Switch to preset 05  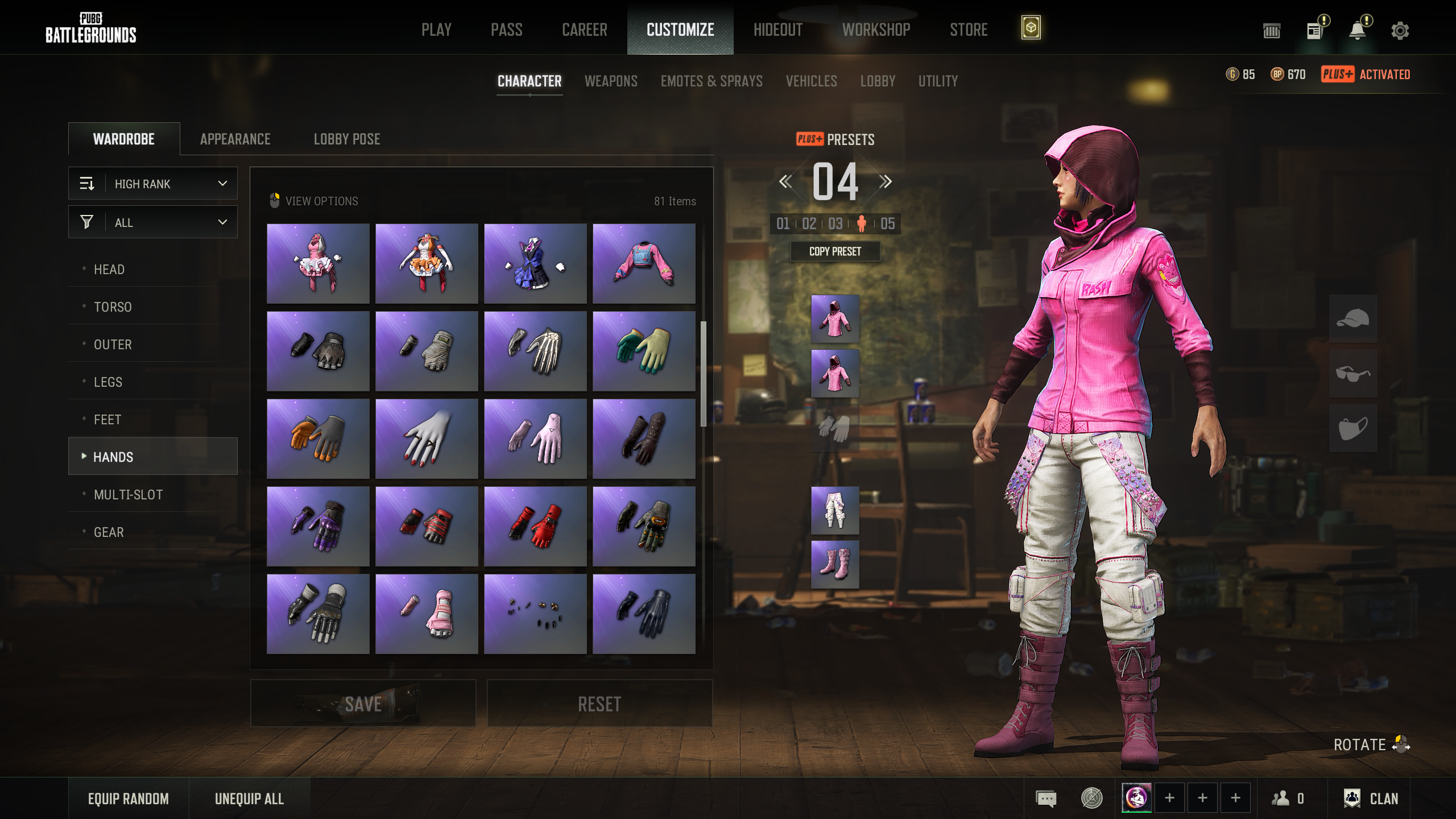point(887,224)
